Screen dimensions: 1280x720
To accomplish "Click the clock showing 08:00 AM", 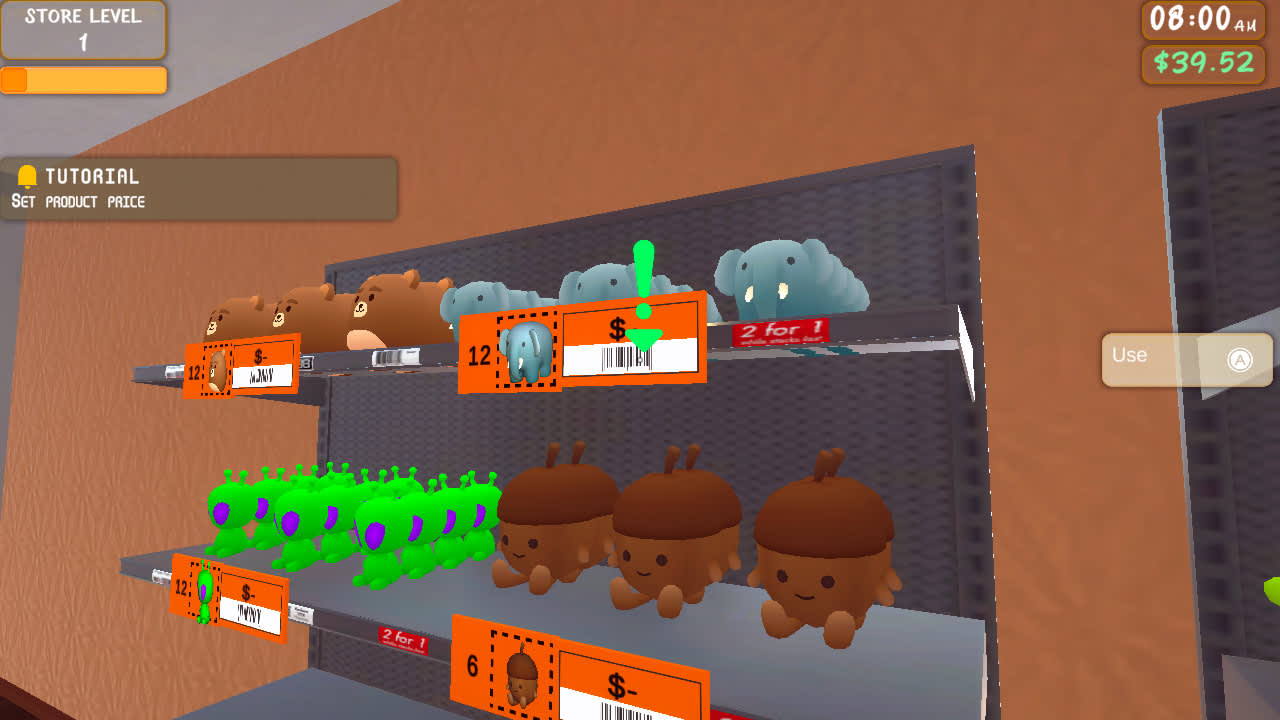I will tap(1203, 20).
